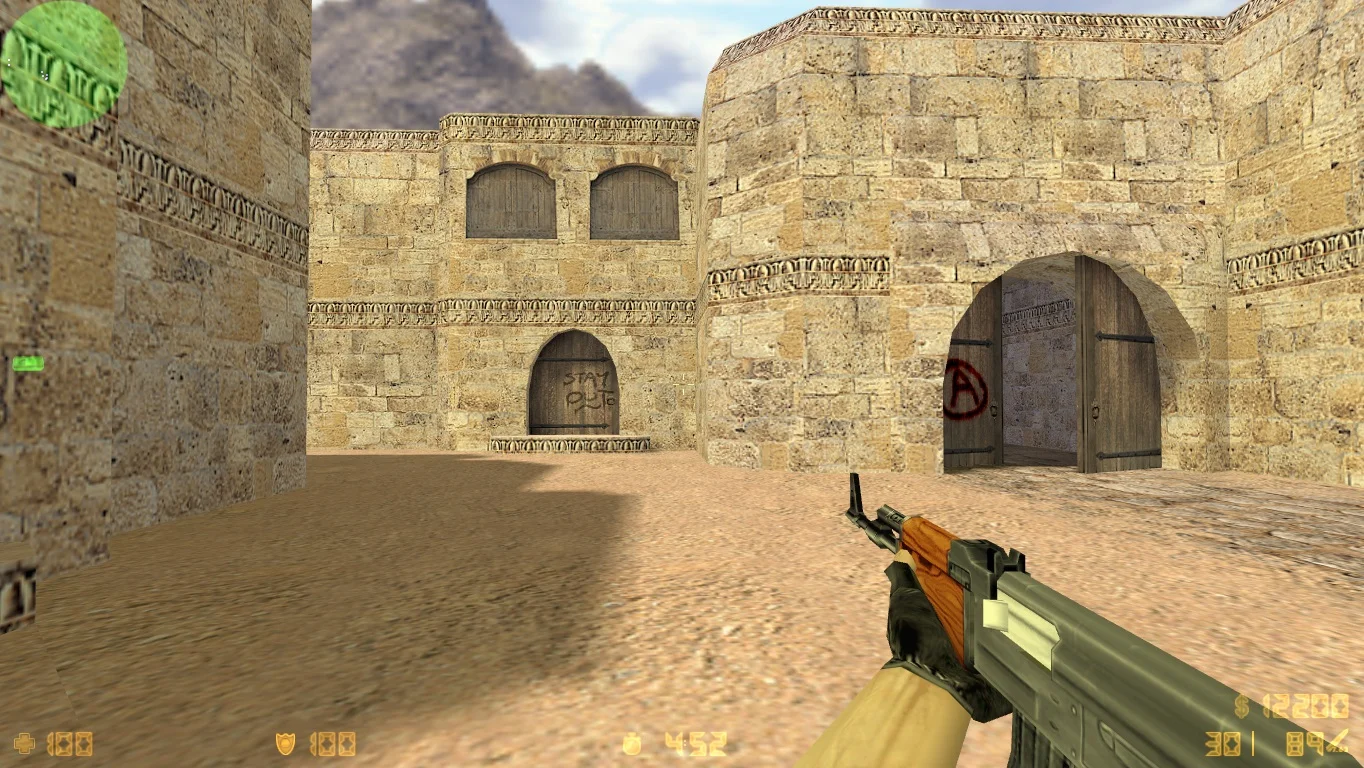
Task: Click the green circular radar
Action: (x=64, y=64)
